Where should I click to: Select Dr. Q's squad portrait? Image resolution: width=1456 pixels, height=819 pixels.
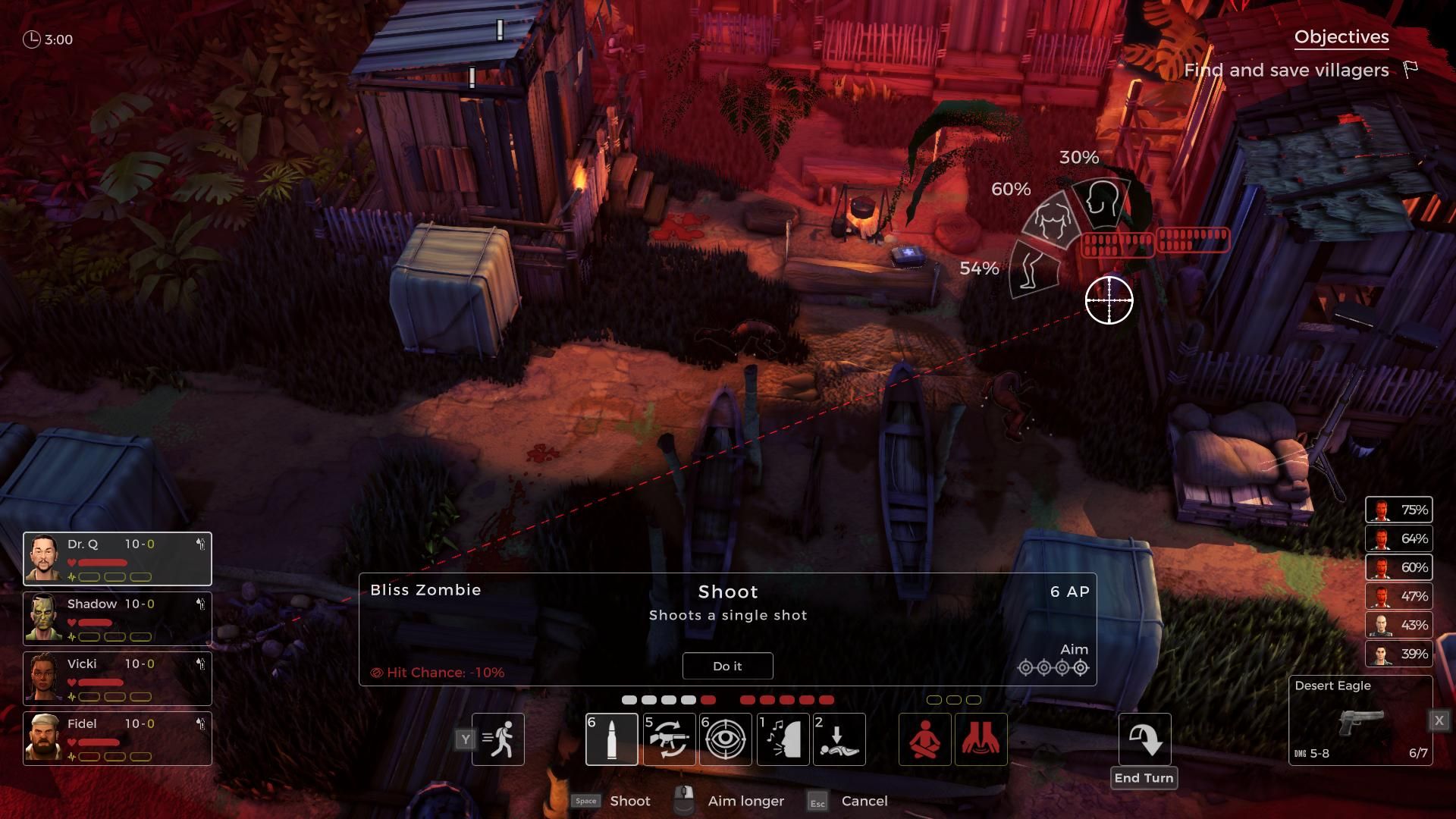pyautogui.click(x=44, y=558)
